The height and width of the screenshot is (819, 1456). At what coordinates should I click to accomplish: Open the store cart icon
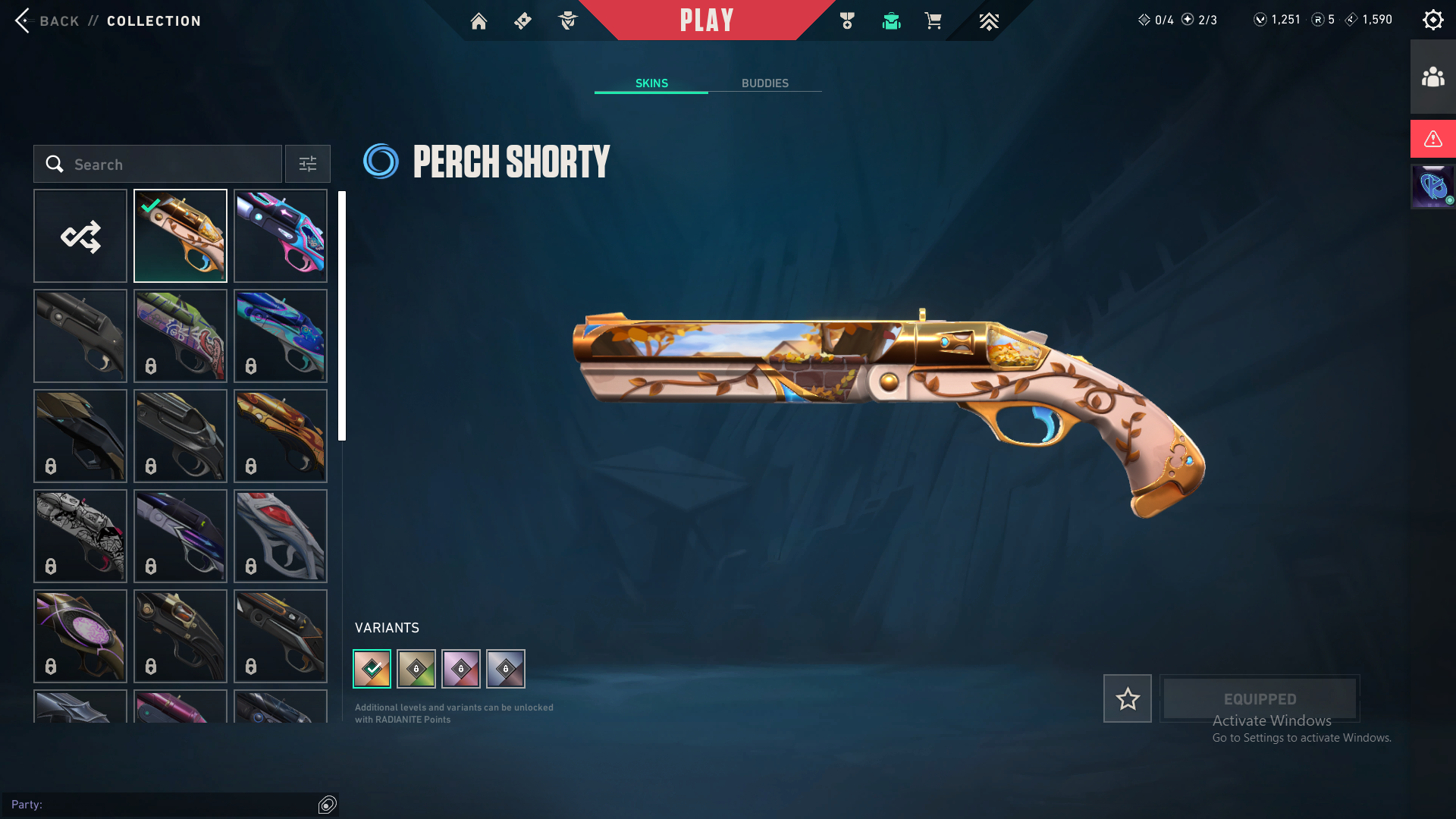pyautogui.click(x=933, y=21)
